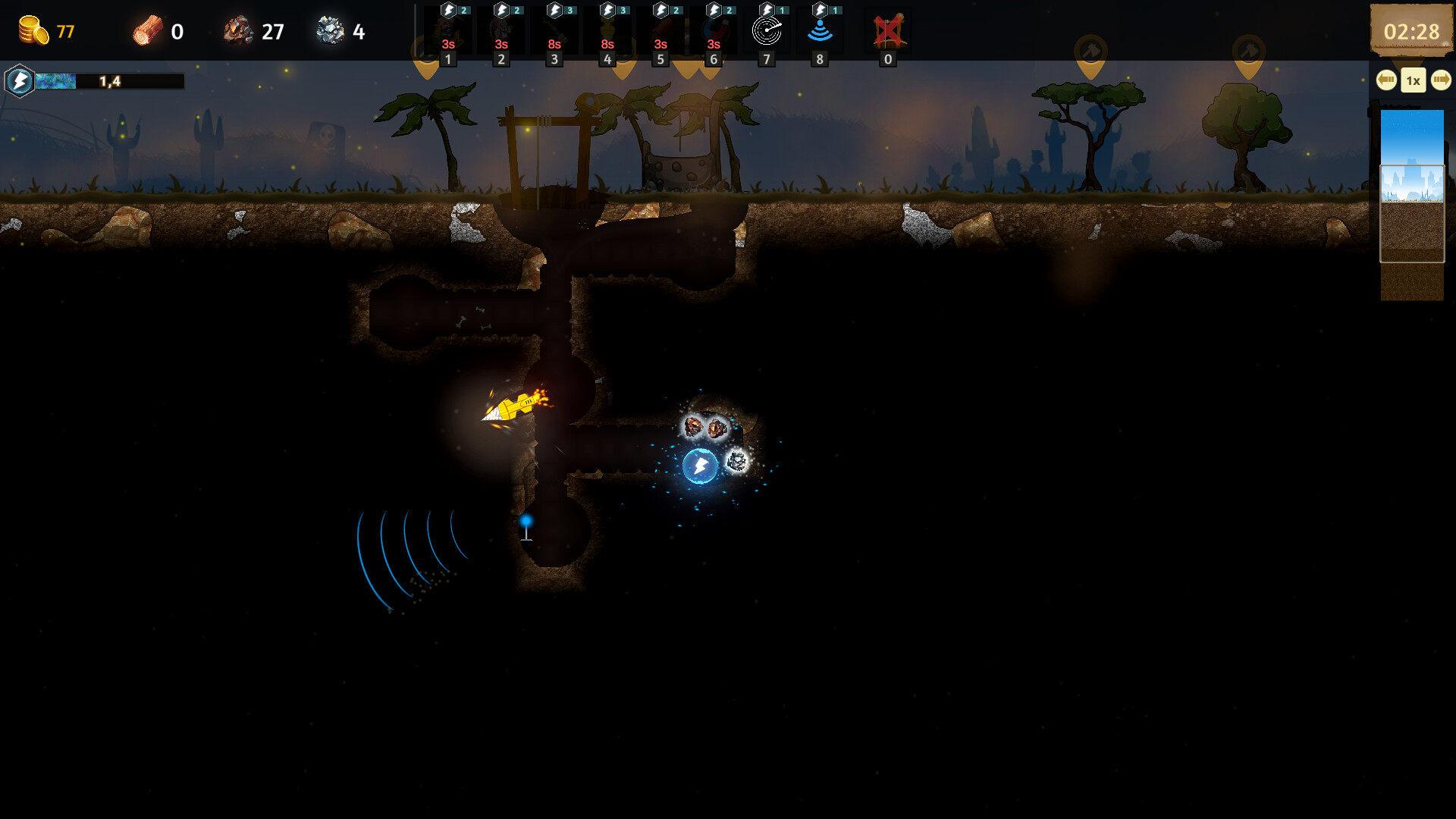Activate the blue sonar signal ability

(819, 31)
